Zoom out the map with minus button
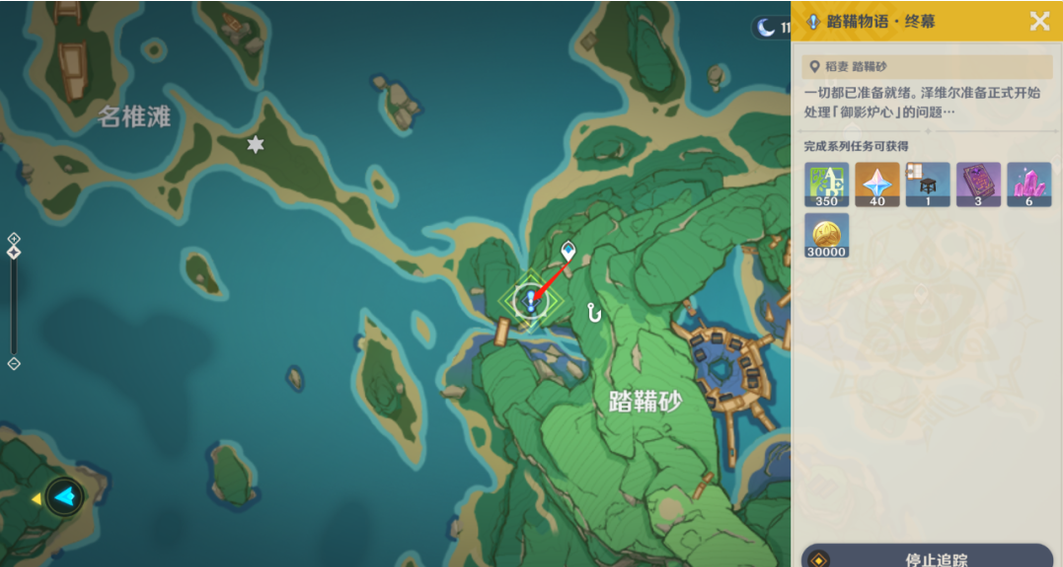This screenshot has width=1063, height=567. (14, 364)
